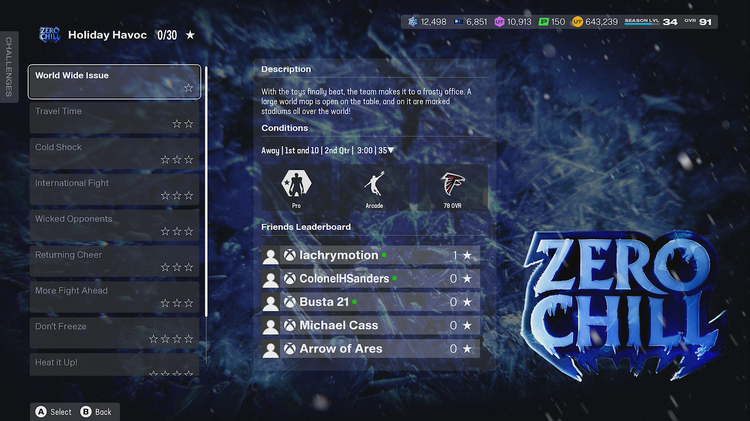Expand the conditions dropdown arrow

[x=391, y=151]
